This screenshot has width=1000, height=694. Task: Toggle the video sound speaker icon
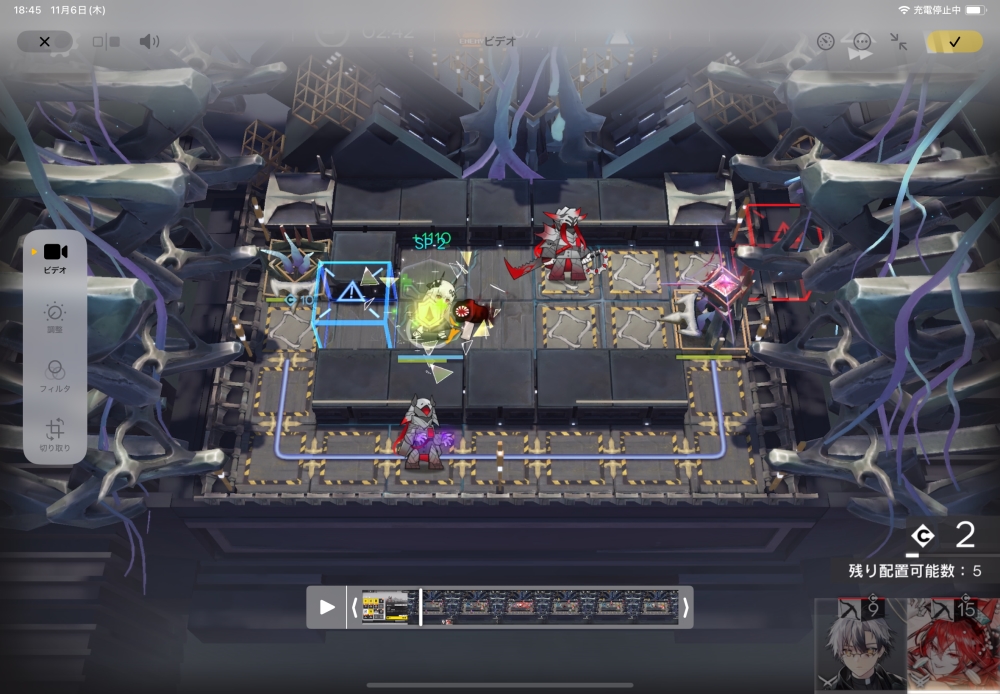click(x=149, y=42)
